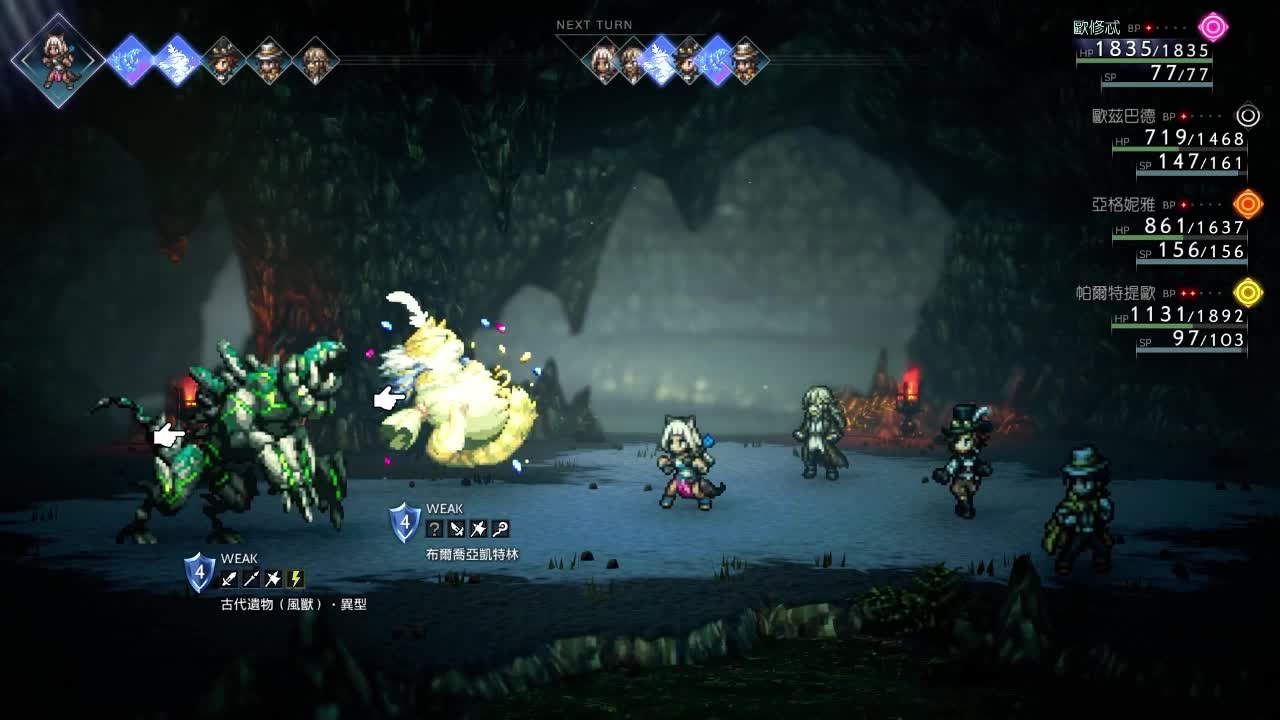Select the unknown question-mark weakness of 布爾喬亞凱特林
Image resolution: width=1280 pixels, height=720 pixels.
click(434, 529)
